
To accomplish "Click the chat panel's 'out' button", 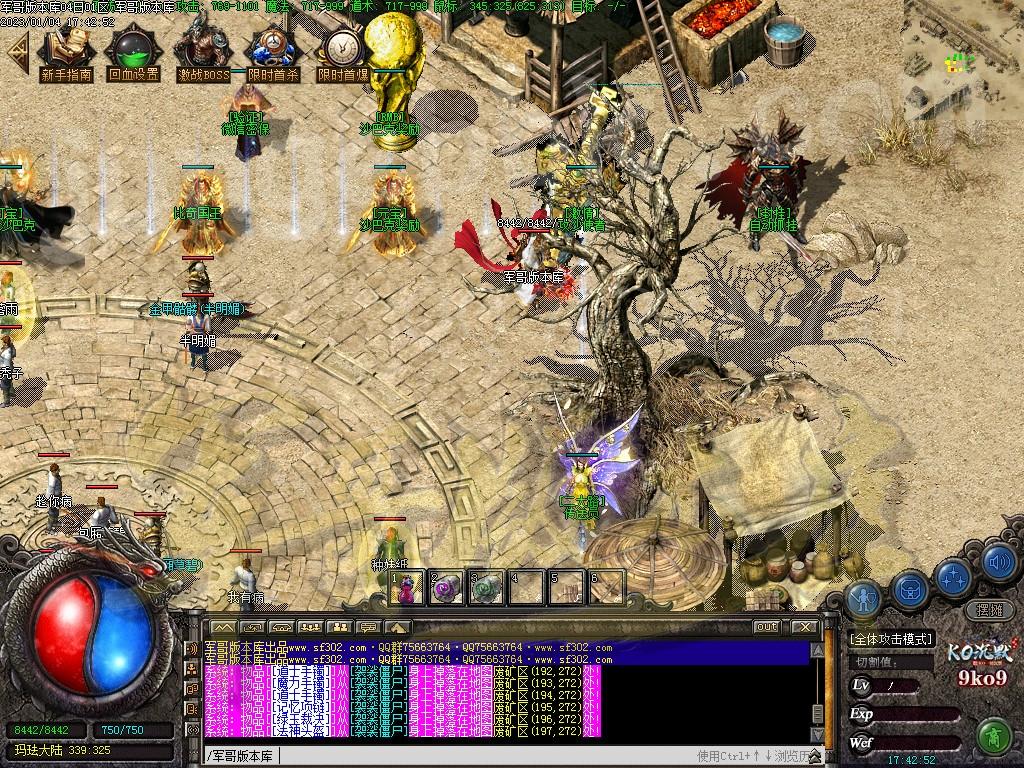I will point(766,627).
